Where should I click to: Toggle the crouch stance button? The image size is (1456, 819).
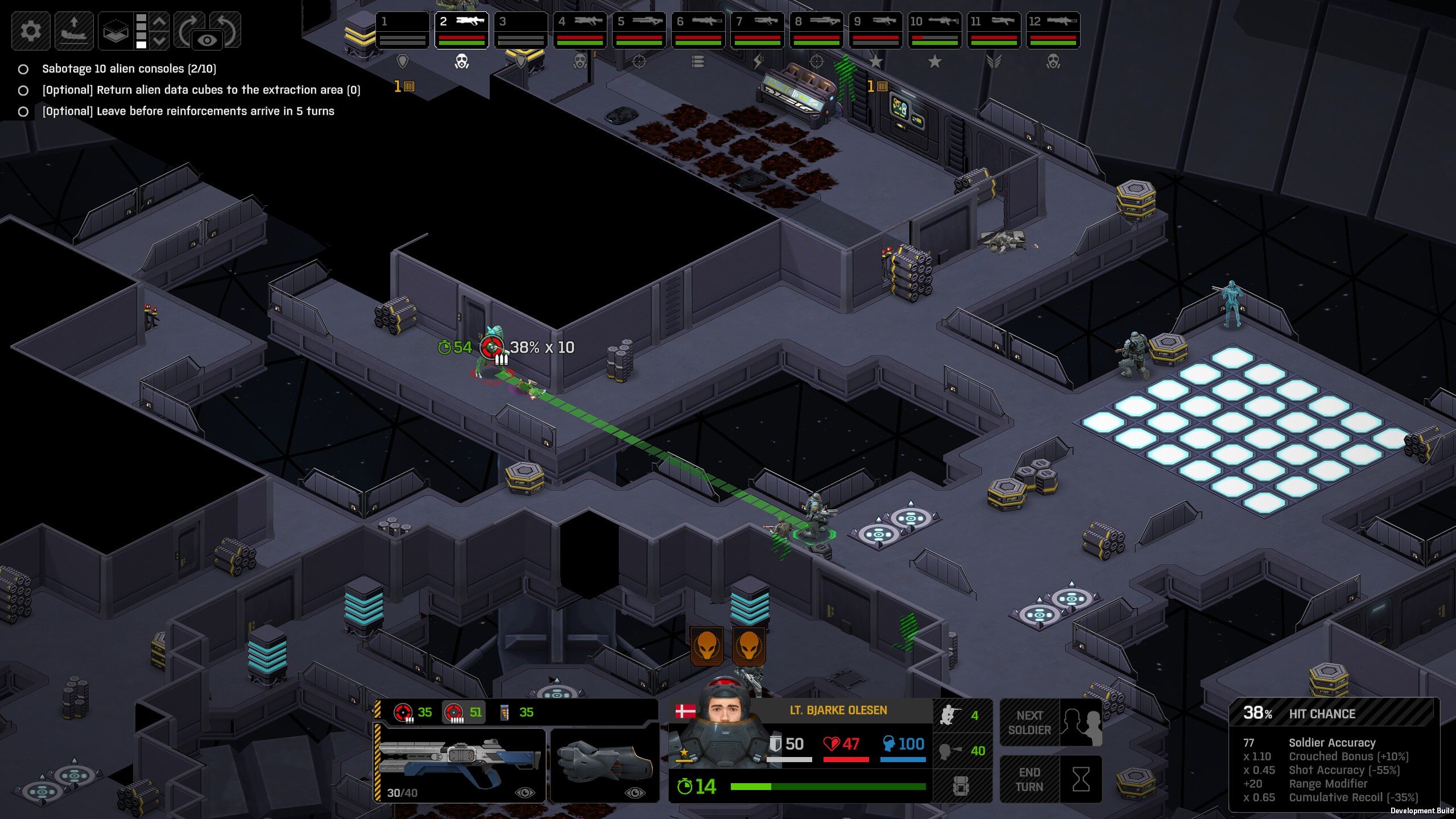pos(961,715)
